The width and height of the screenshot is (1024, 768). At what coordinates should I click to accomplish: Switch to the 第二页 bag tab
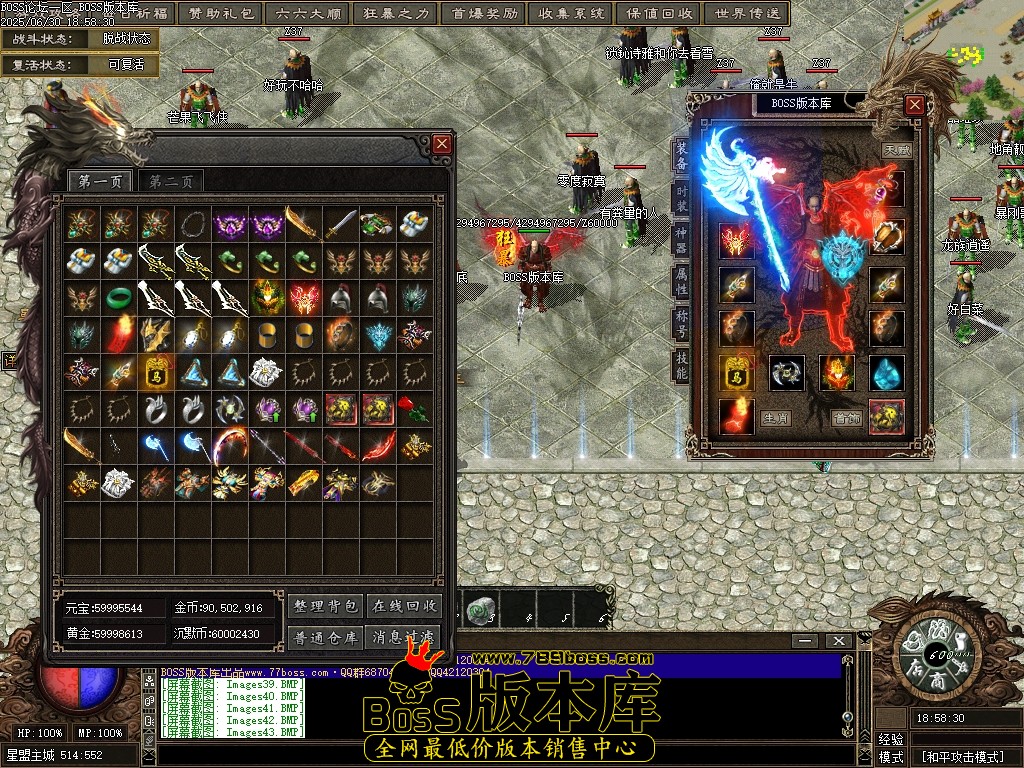[172, 181]
